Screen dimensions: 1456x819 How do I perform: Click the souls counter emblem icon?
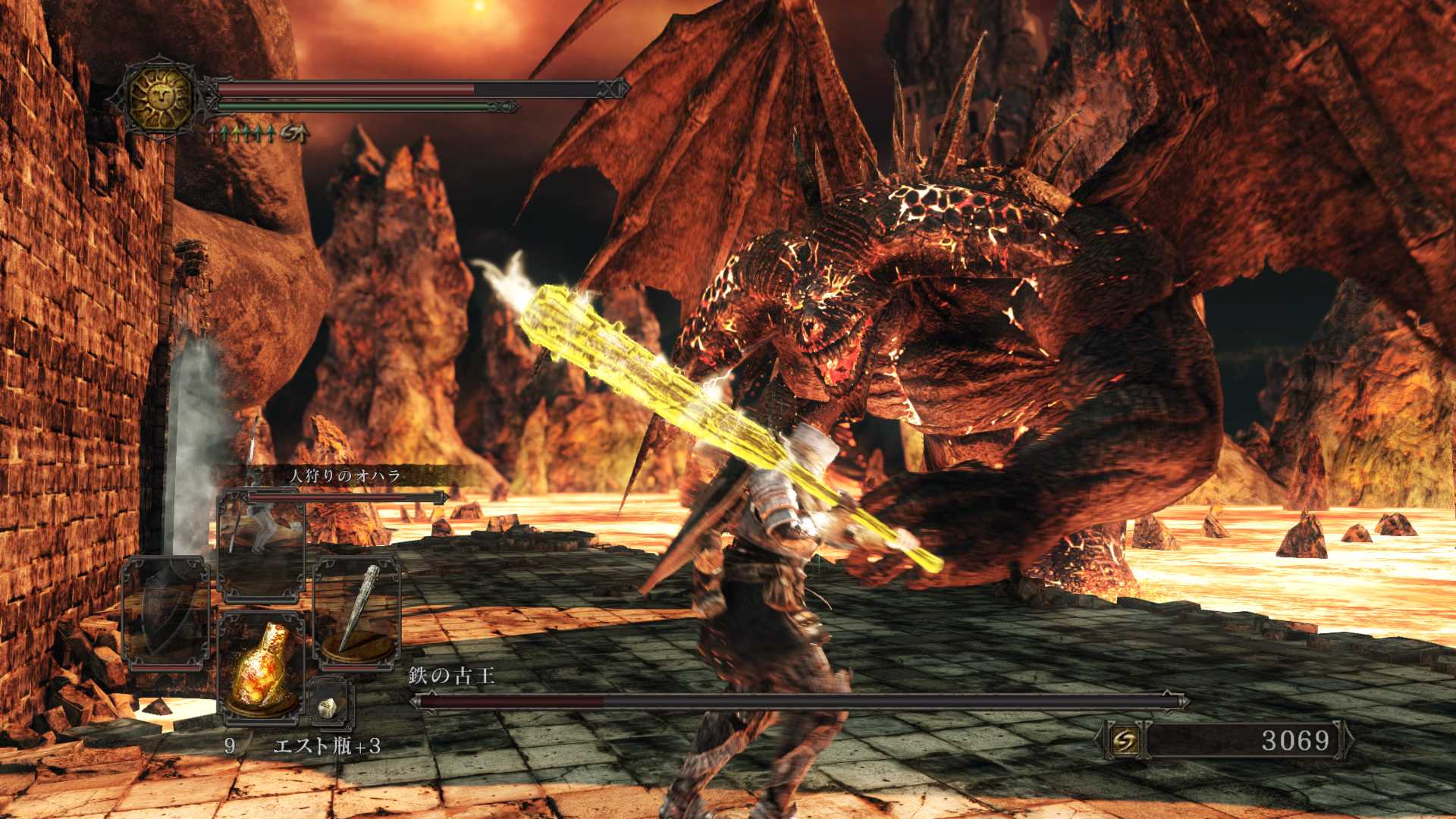pyautogui.click(x=1125, y=740)
